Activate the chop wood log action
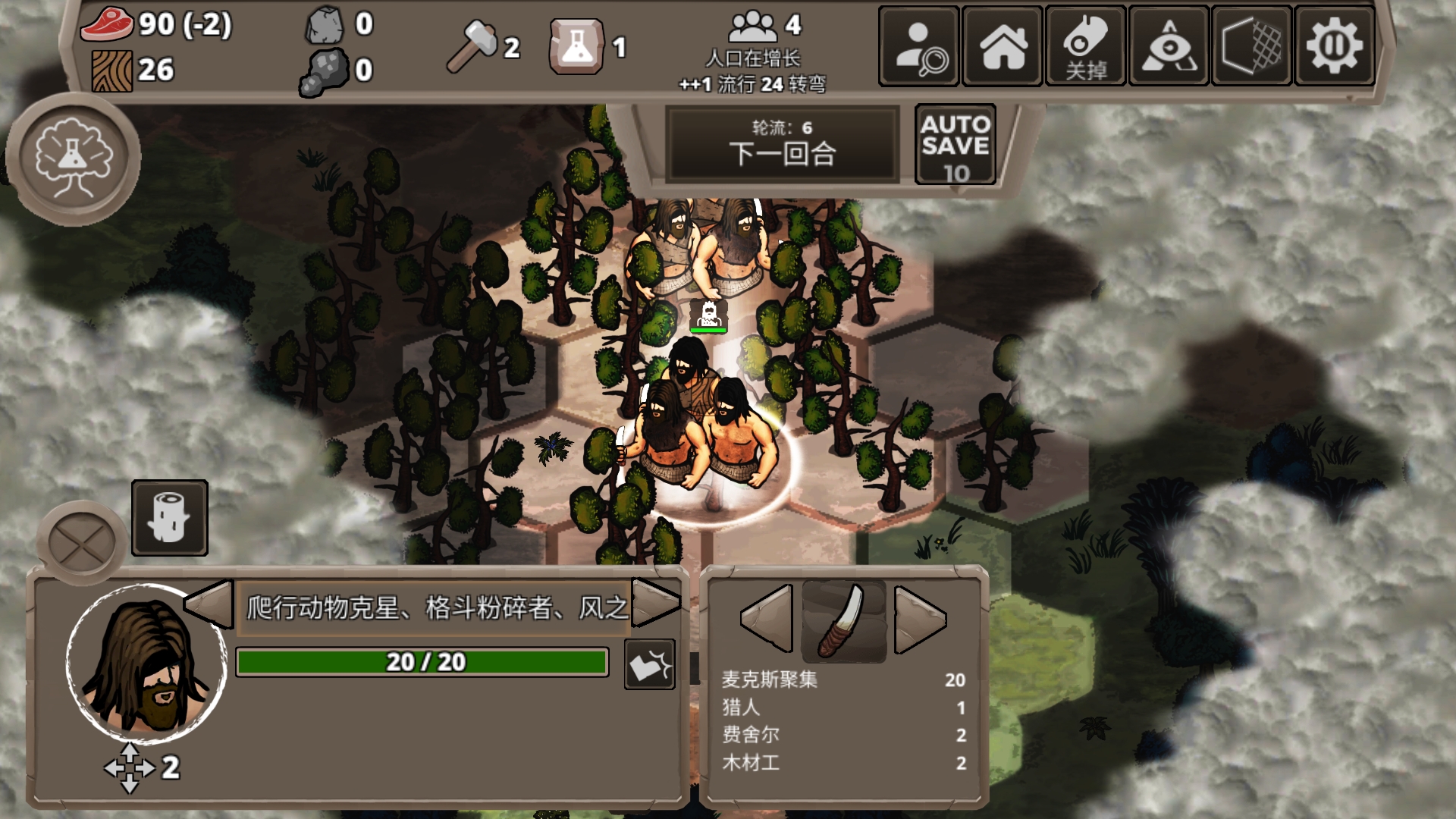This screenshot has width=1456, height=819. tap(170, 518)
